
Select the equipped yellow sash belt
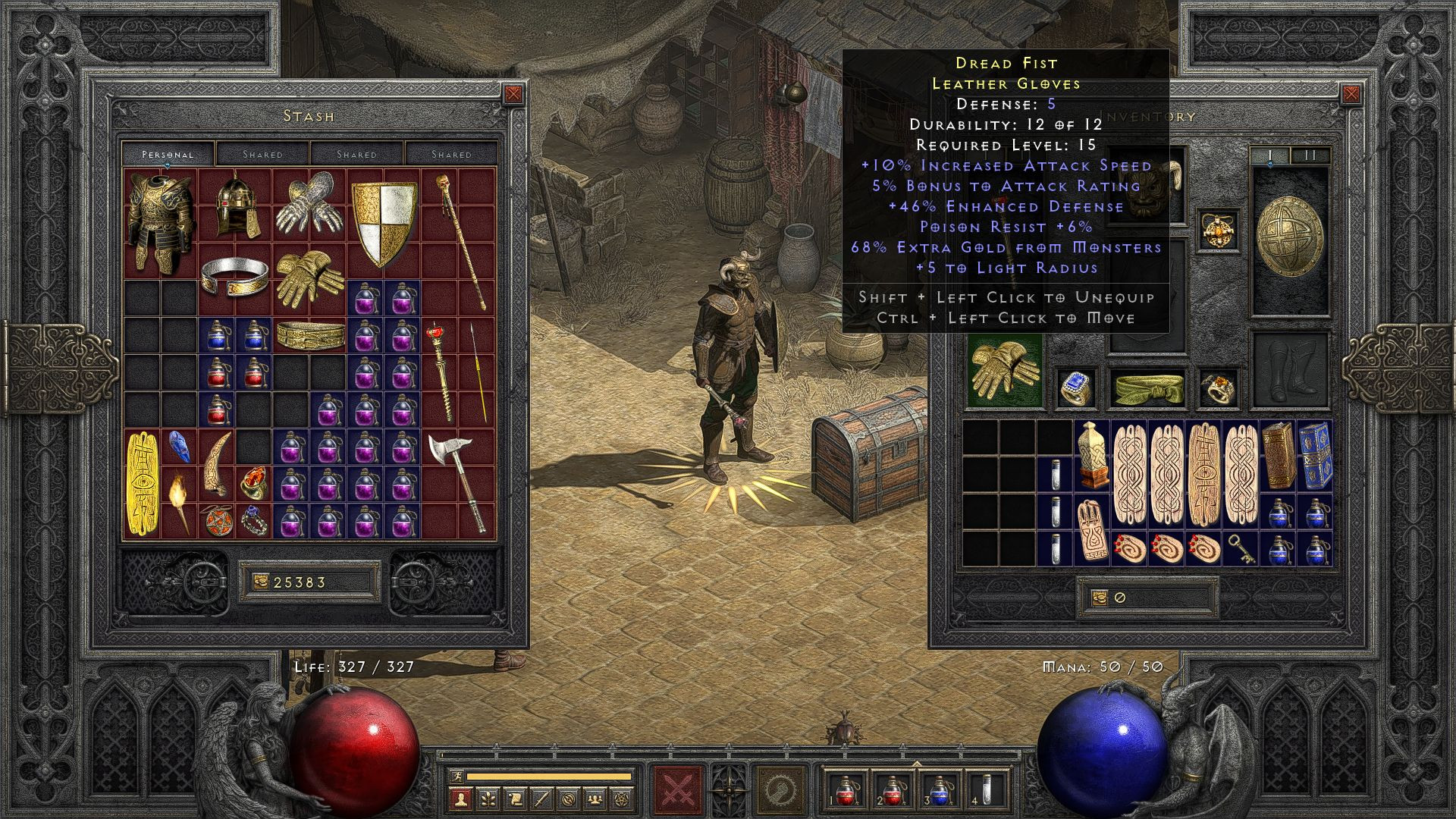pos(1148,388)
